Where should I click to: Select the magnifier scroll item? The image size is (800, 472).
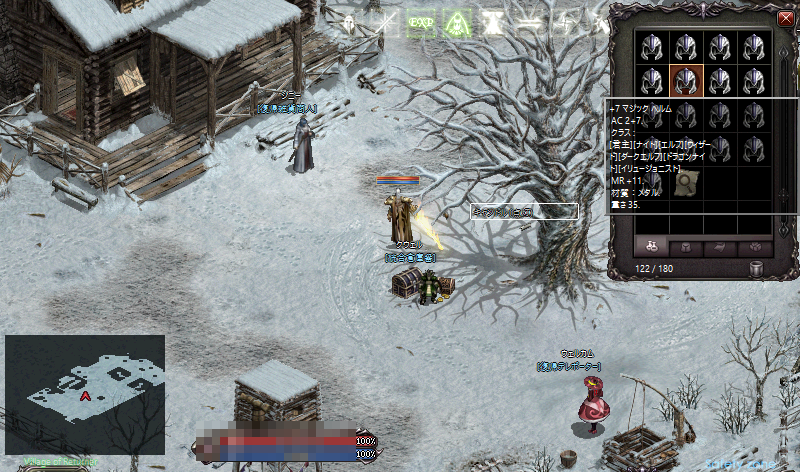(685, 183)
